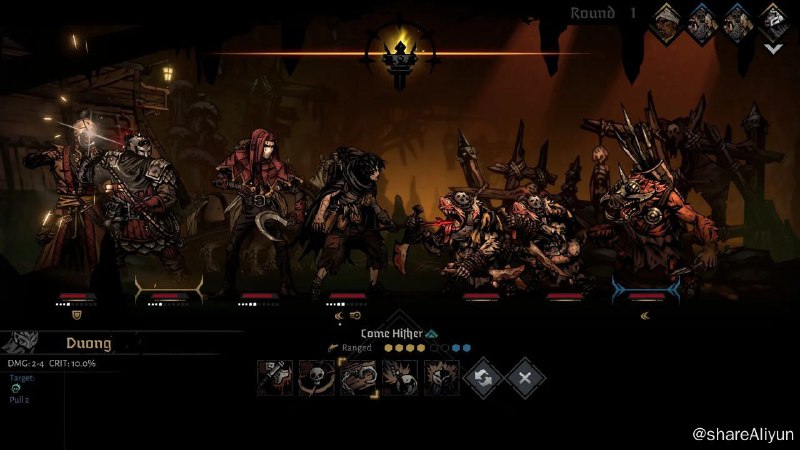Activate the Come Hither hook skill
Image resolution: width=800 pixels, height=450 pixels.
pos(359,378)
